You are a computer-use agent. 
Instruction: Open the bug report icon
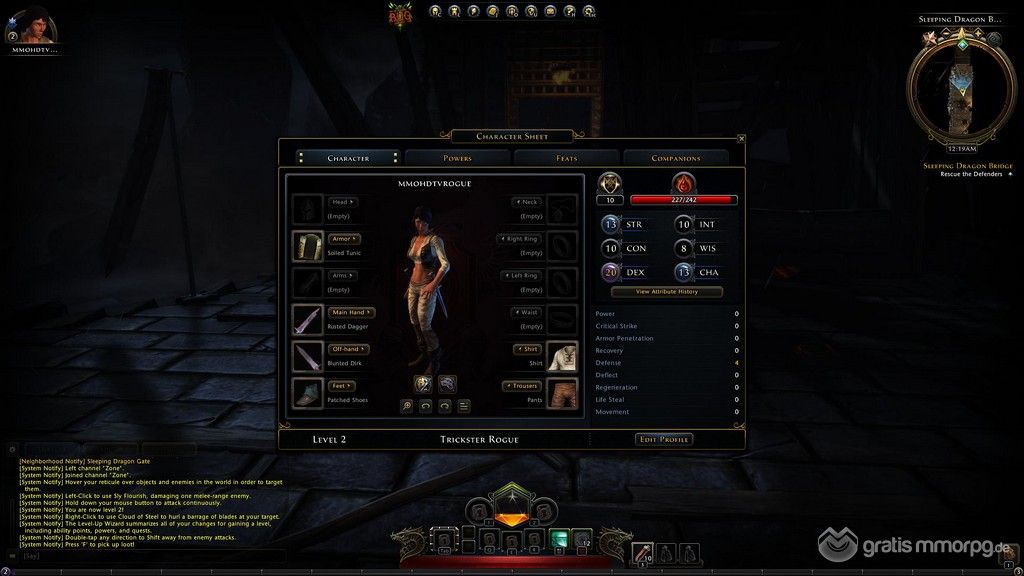coord(400,13)
